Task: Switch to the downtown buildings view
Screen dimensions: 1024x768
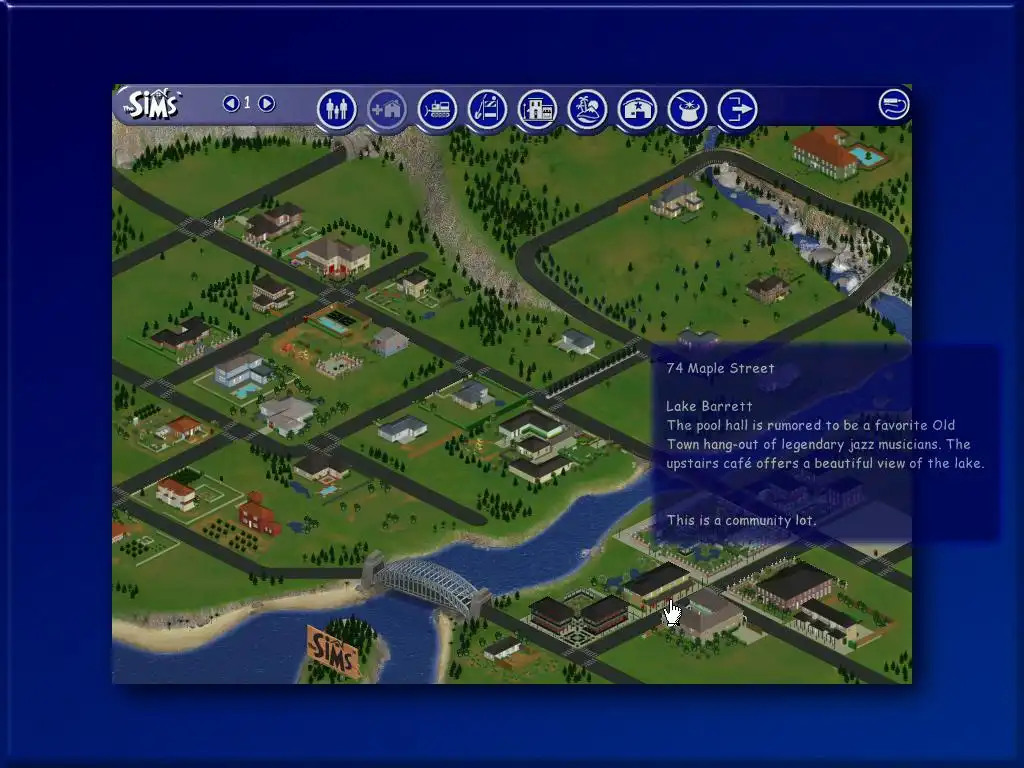Action: pos(537,109)
